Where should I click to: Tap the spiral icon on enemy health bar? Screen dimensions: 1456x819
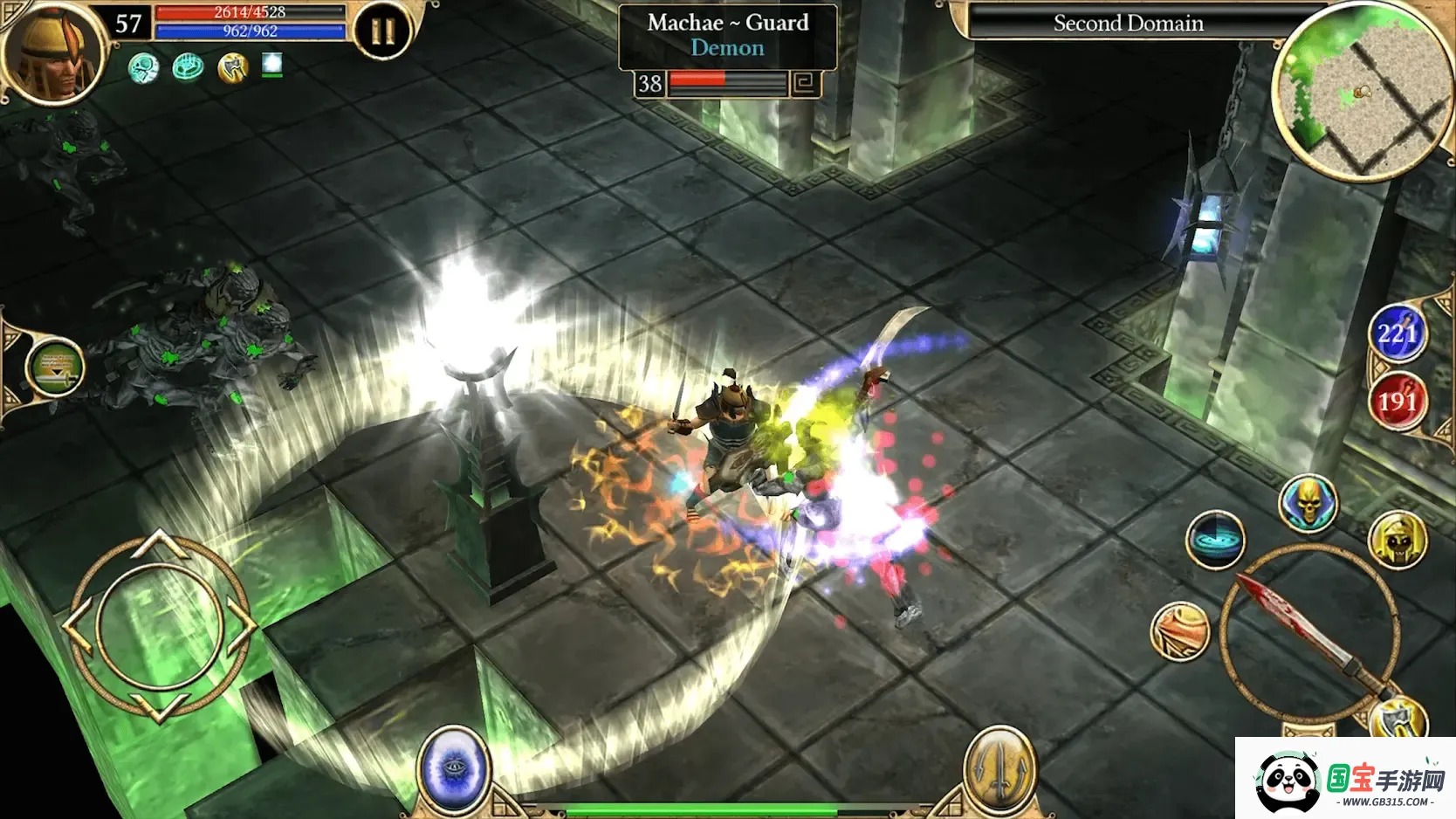click(x=804, y=84)
